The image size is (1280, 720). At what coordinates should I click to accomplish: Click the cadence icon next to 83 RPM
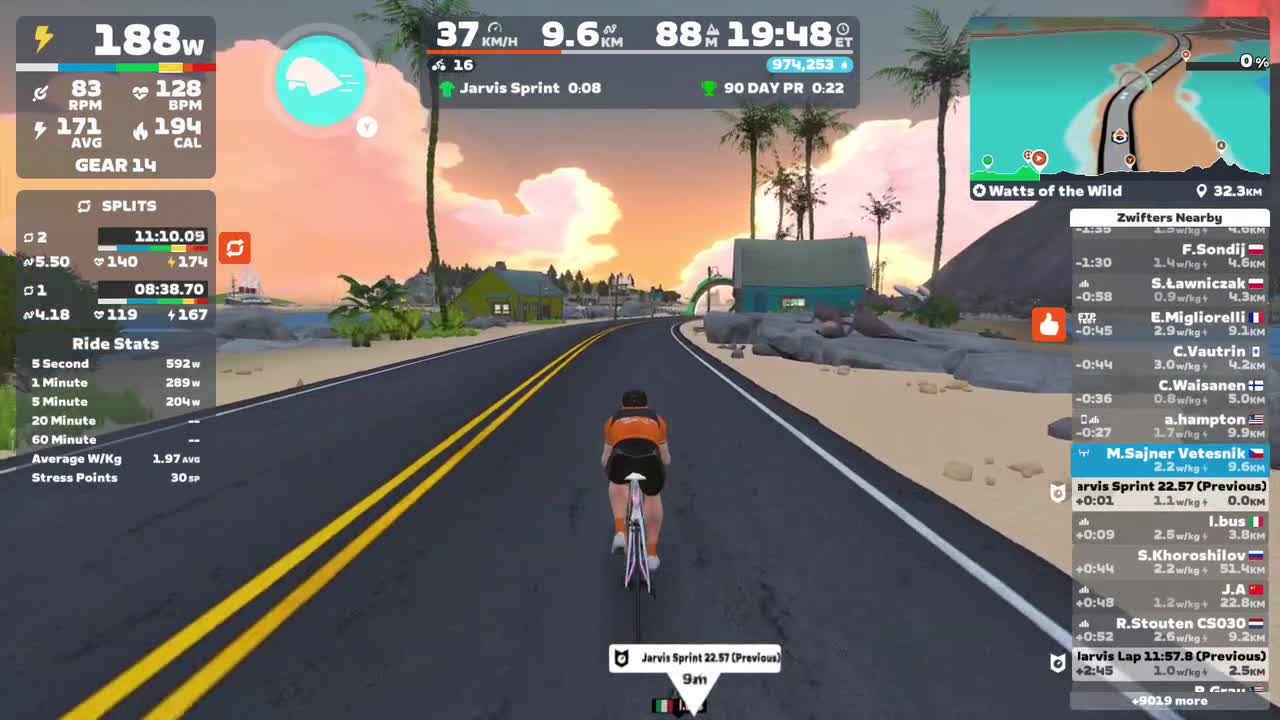click(x=41, y=92)
